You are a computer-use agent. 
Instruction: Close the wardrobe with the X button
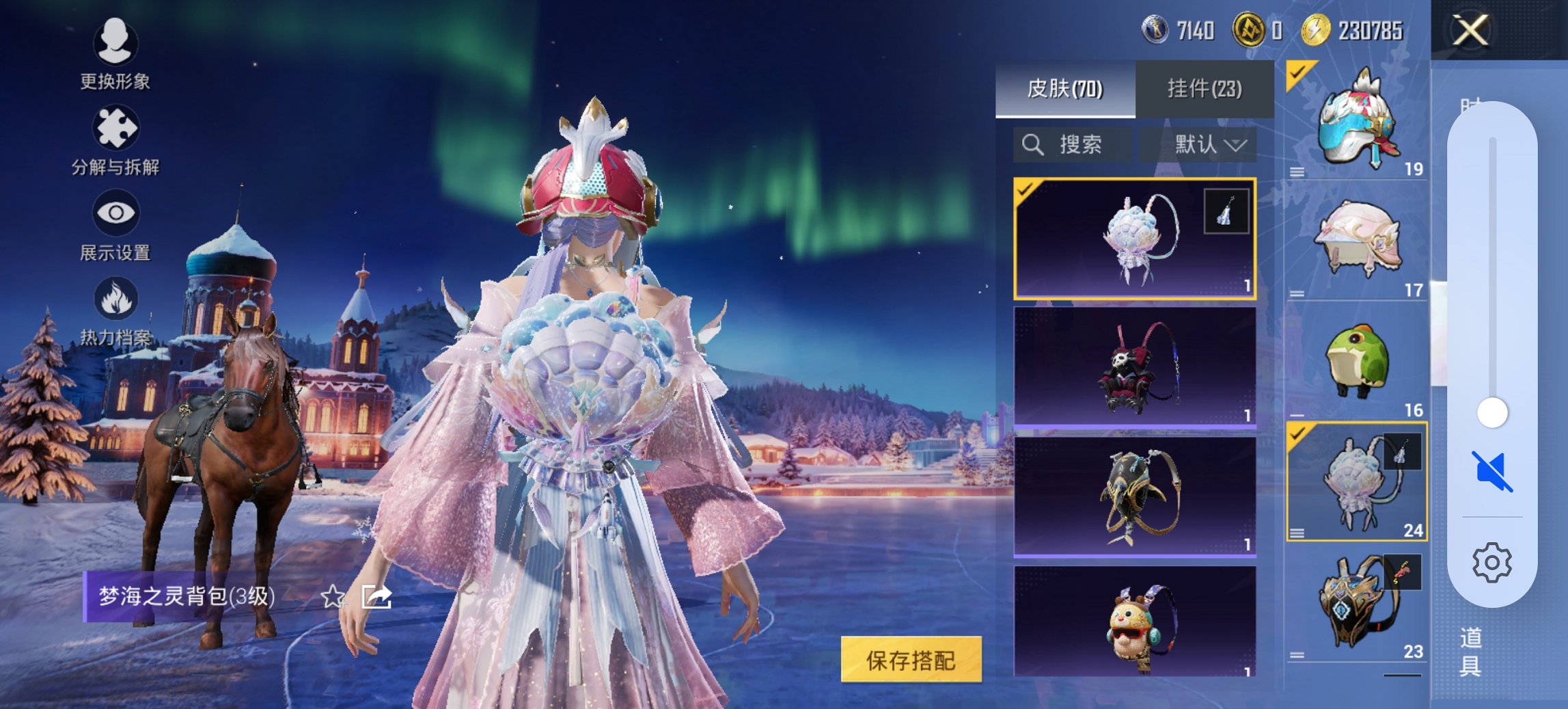tap(1470, 31)
